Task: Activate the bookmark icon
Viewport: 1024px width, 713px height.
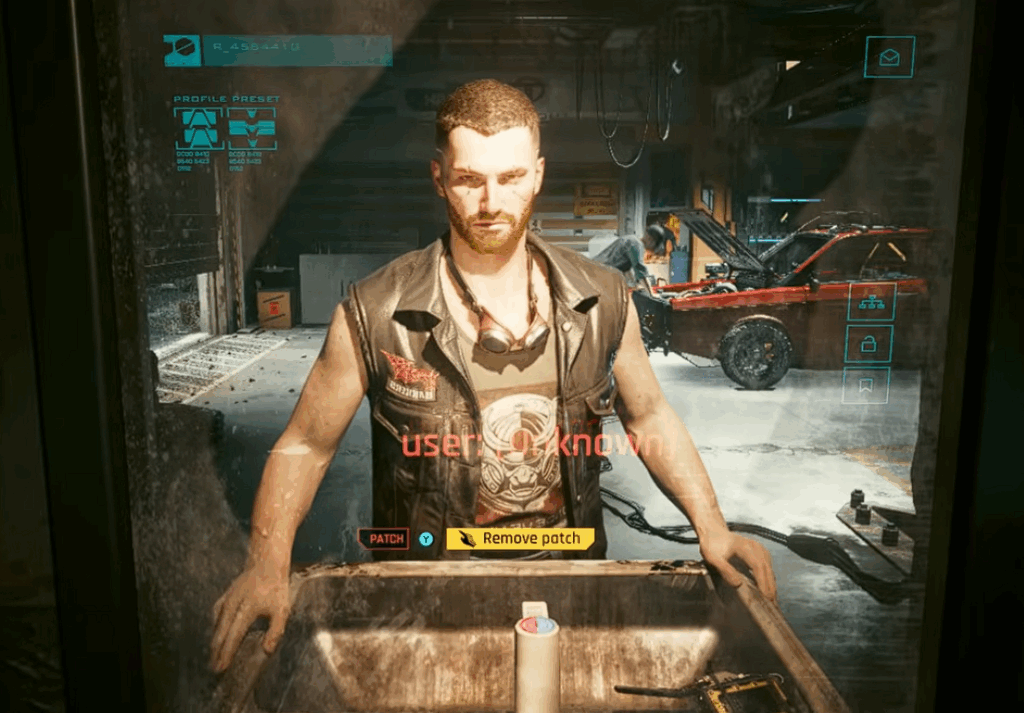Action: [x=866, y=384]
